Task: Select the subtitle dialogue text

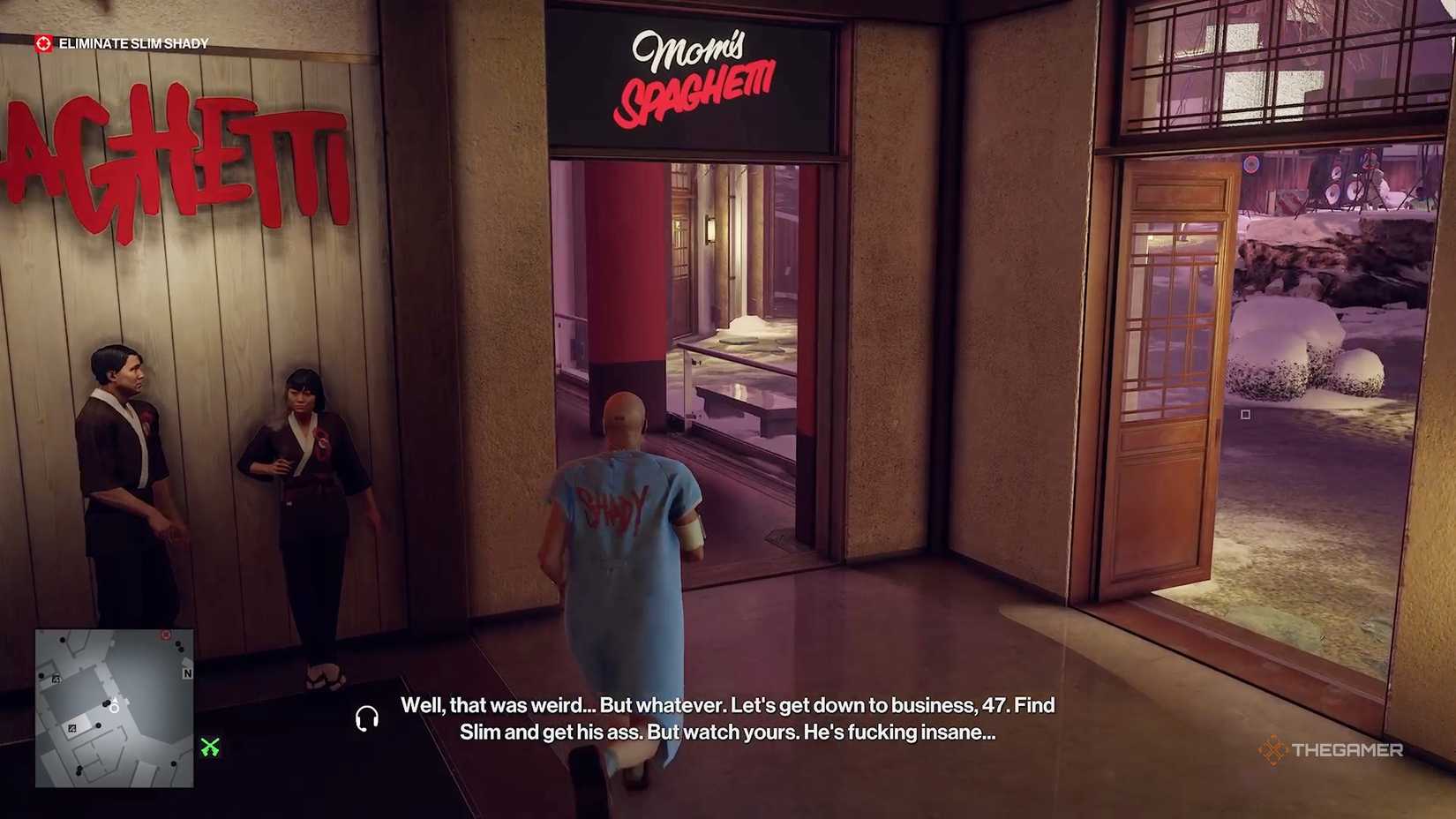Action: click(728, 718)
